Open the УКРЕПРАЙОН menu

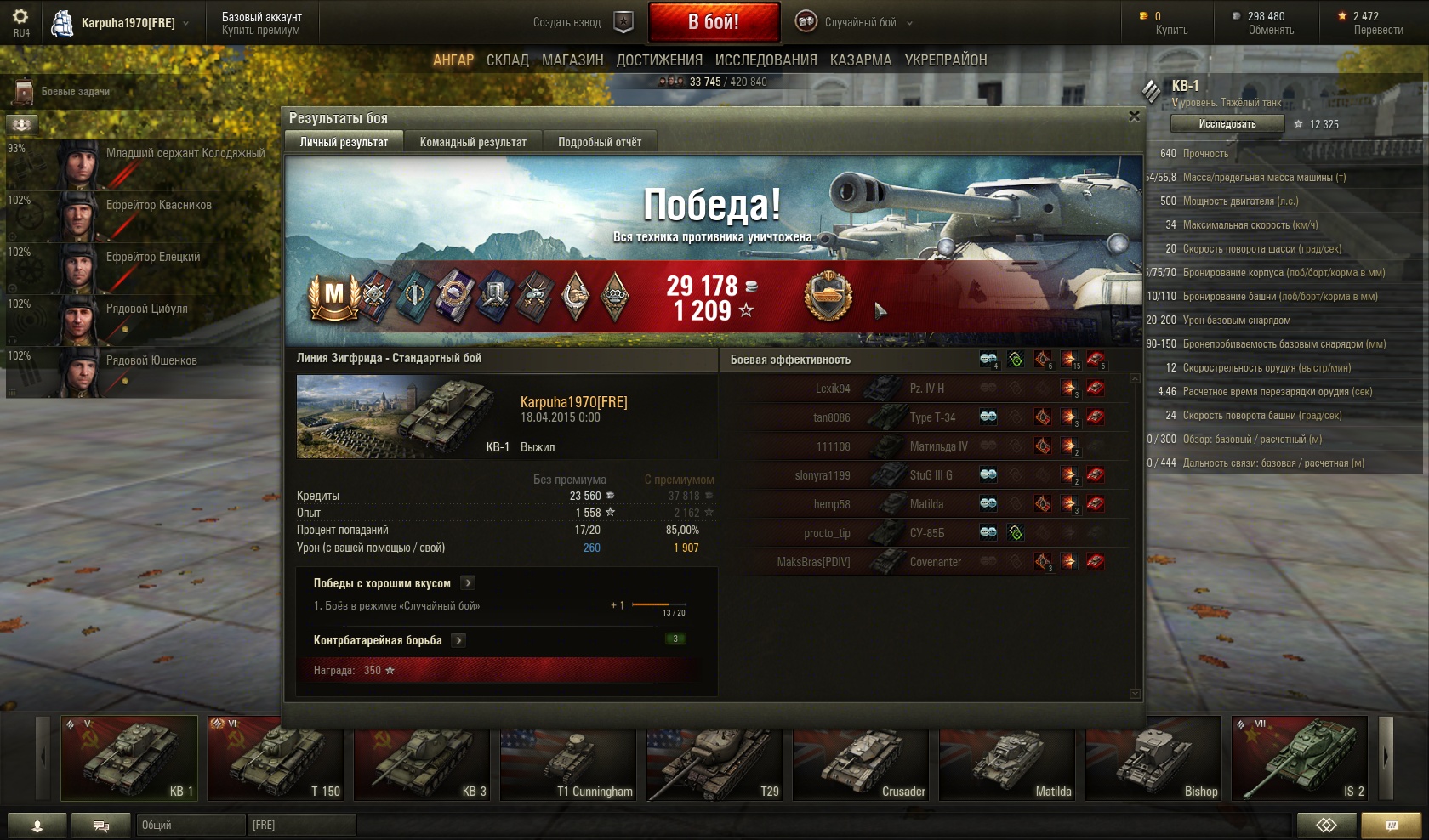[946, 60]
